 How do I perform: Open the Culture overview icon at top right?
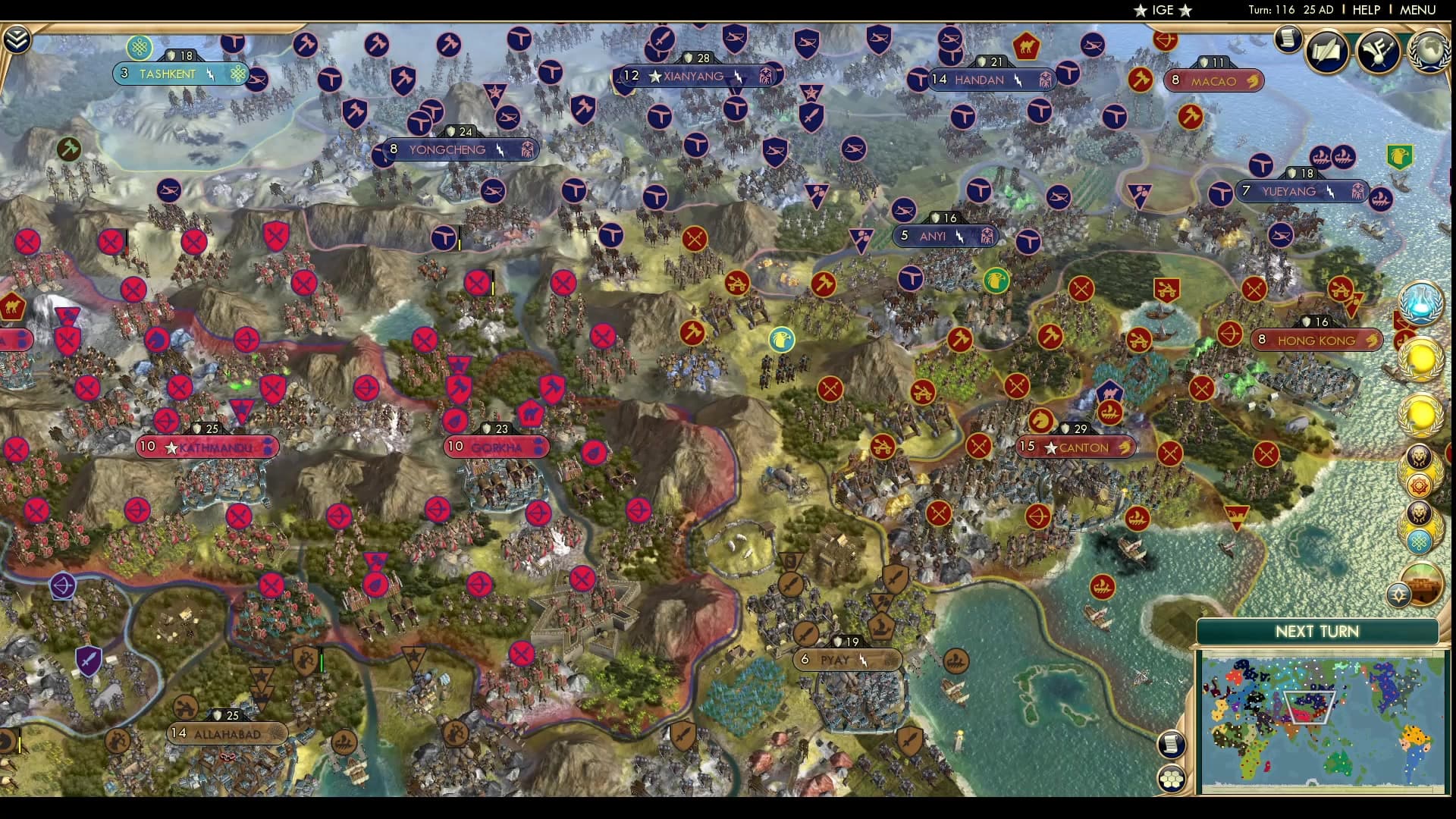(x=1380, y=50)
